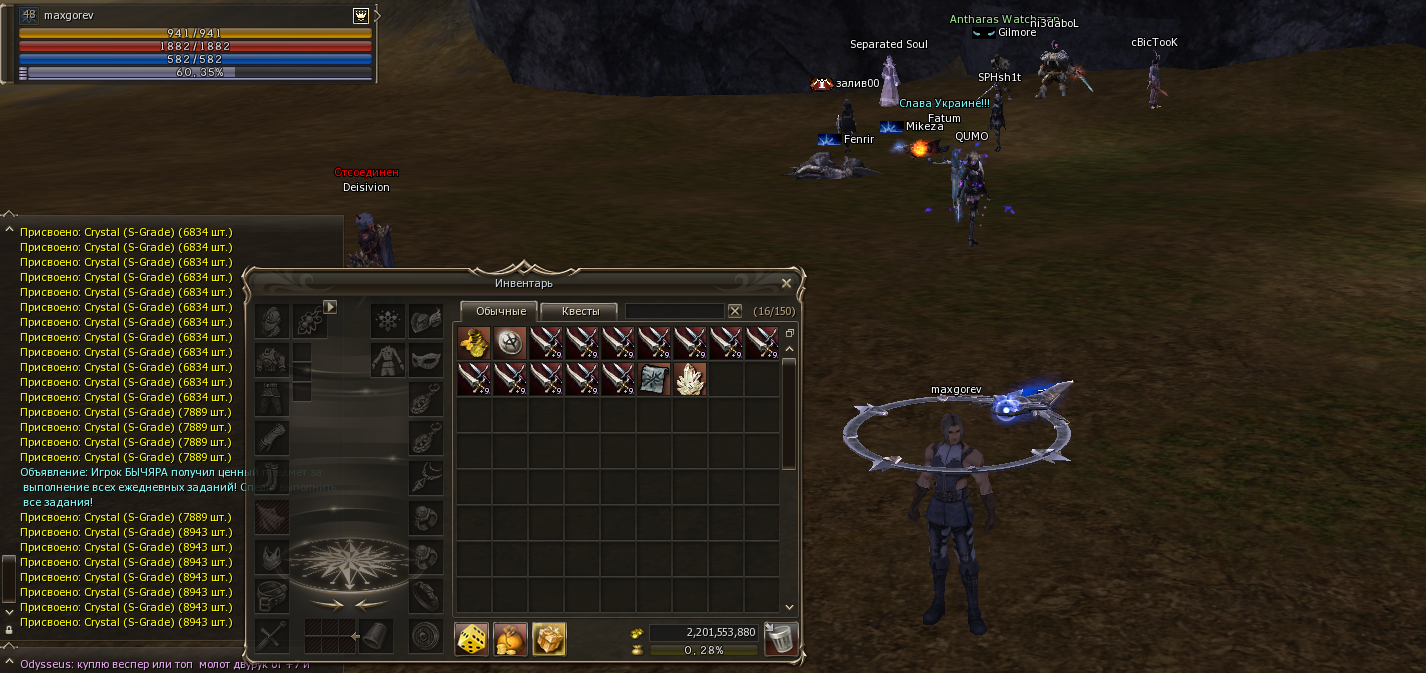Image resolution: width=1426 pixels, height=673 pixels.
Task: Select the Crystal S-Grade item
Action: 690,379
